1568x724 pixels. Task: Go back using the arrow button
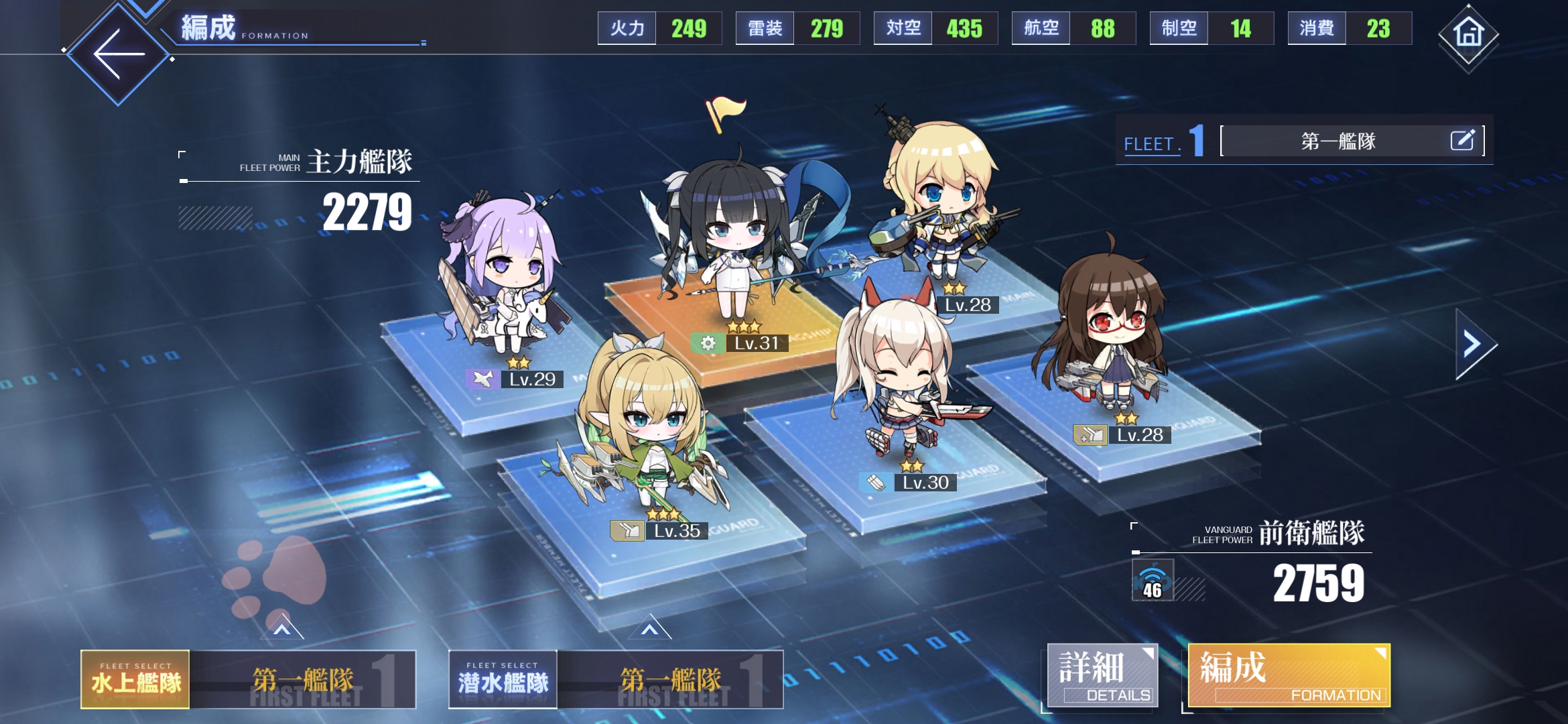(119, 54)
